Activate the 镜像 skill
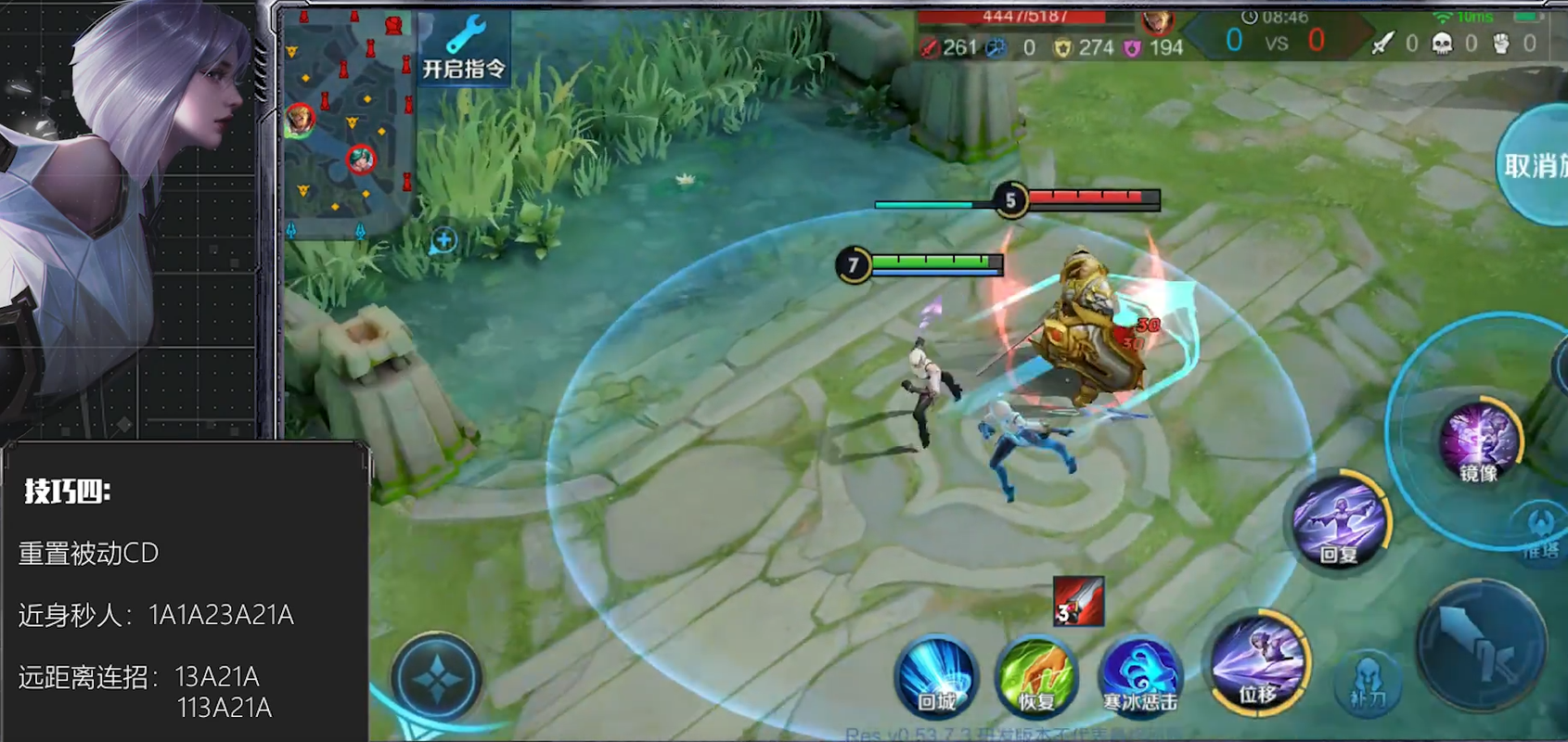This screenshot has height=742, width=1568. coord(1479,443)
